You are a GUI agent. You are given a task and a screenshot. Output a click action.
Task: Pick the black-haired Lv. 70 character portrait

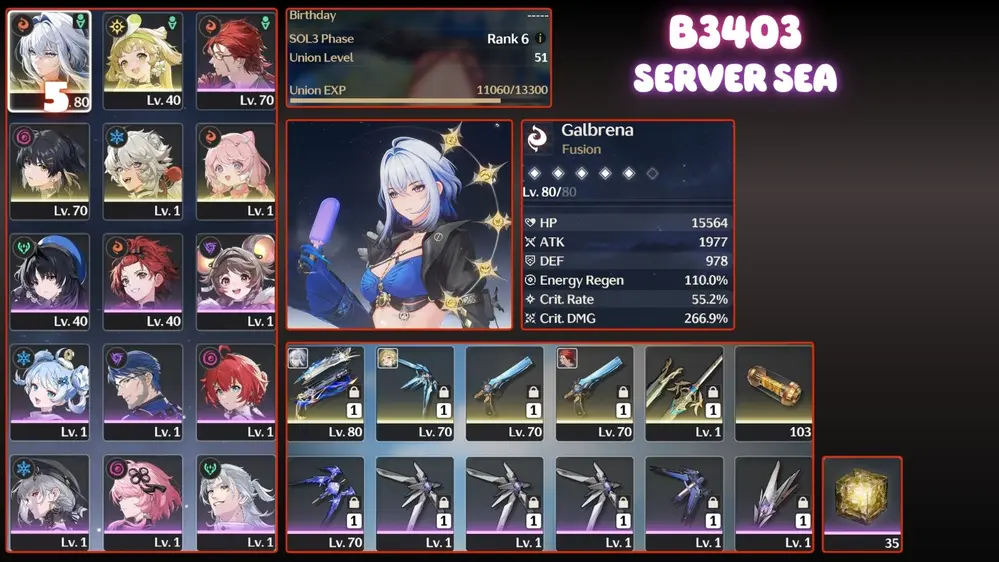tap(50, 171)
